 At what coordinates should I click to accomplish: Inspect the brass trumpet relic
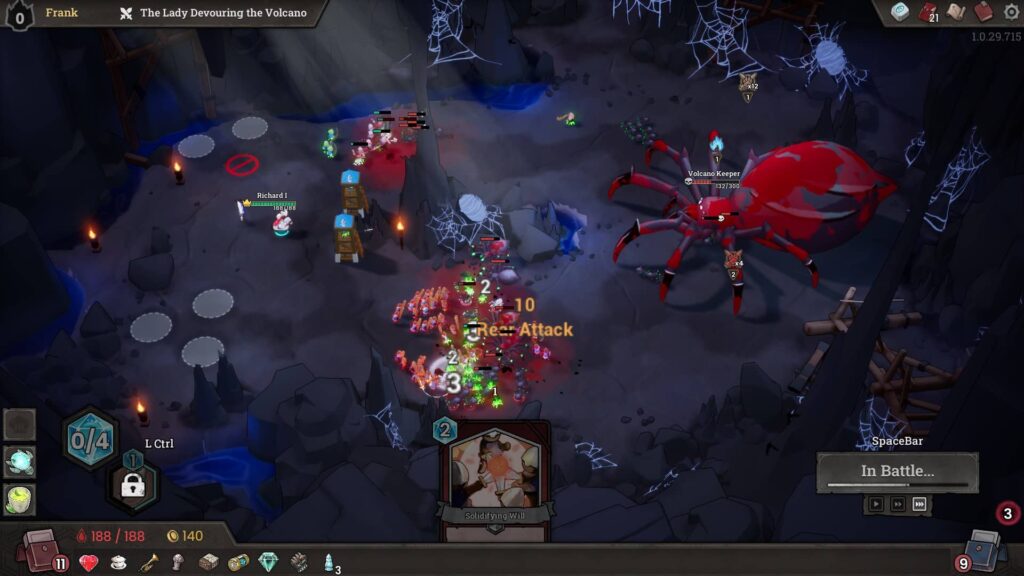pyautogui.click(x=148, y=563)
